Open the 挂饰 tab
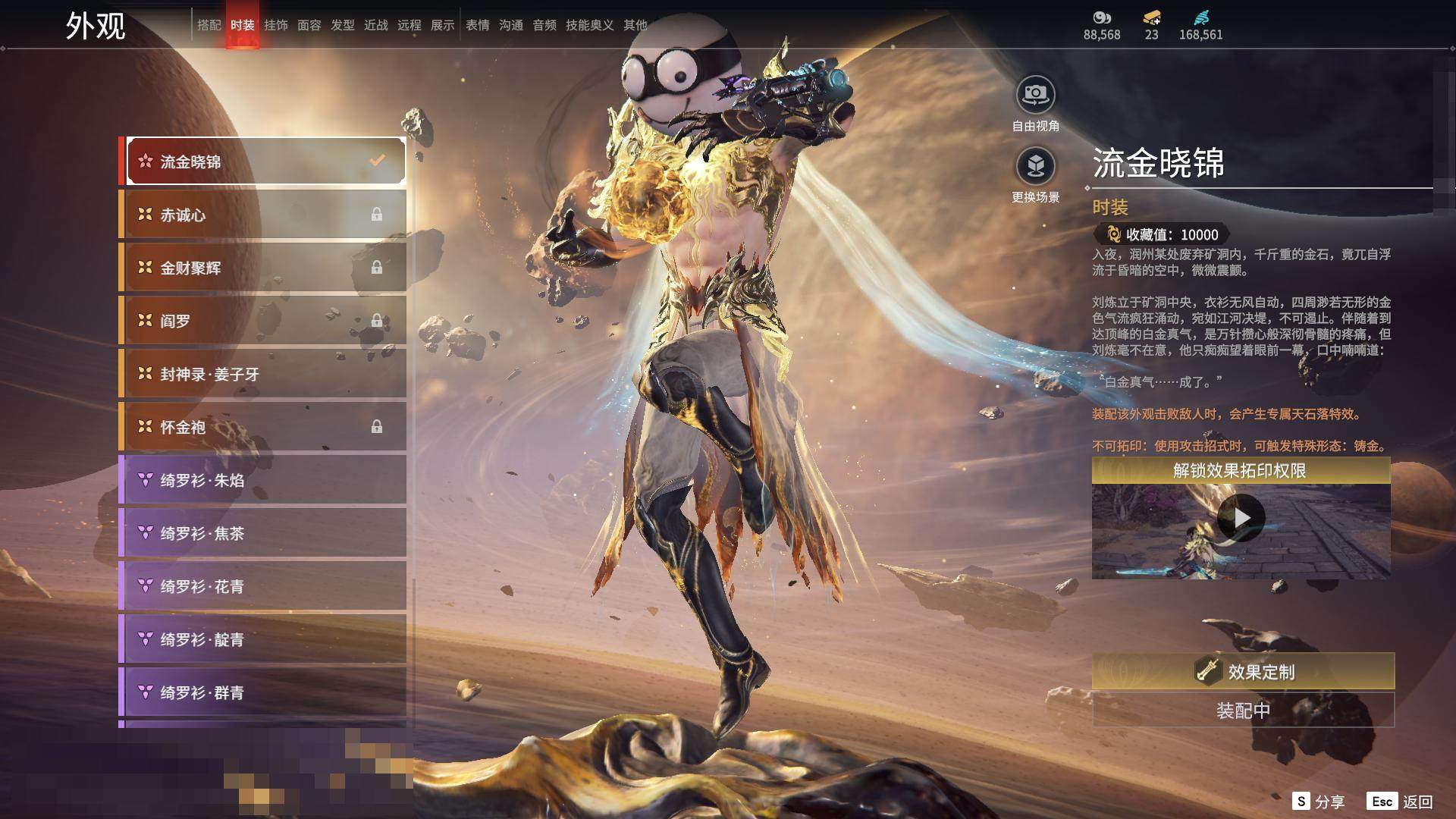This screenshot has height=819, width=1456. tap(276, 25)
